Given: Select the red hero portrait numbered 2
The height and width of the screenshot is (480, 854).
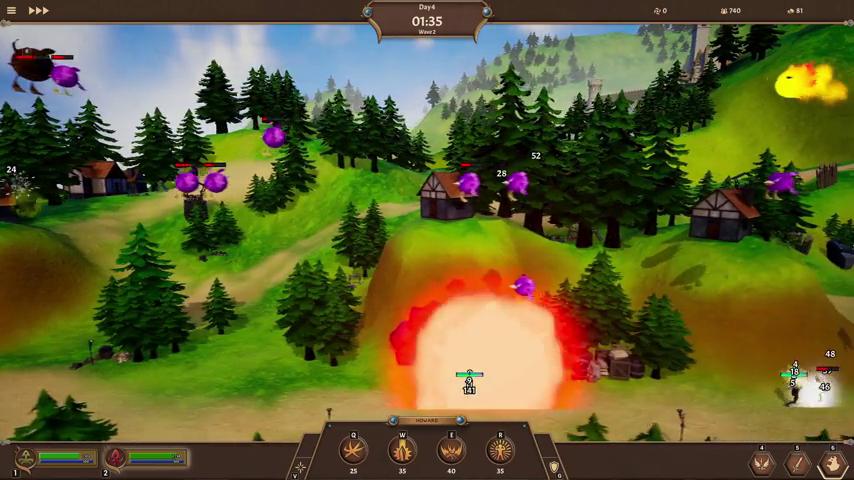Looking at the screenshot, I should coord(116,458).
